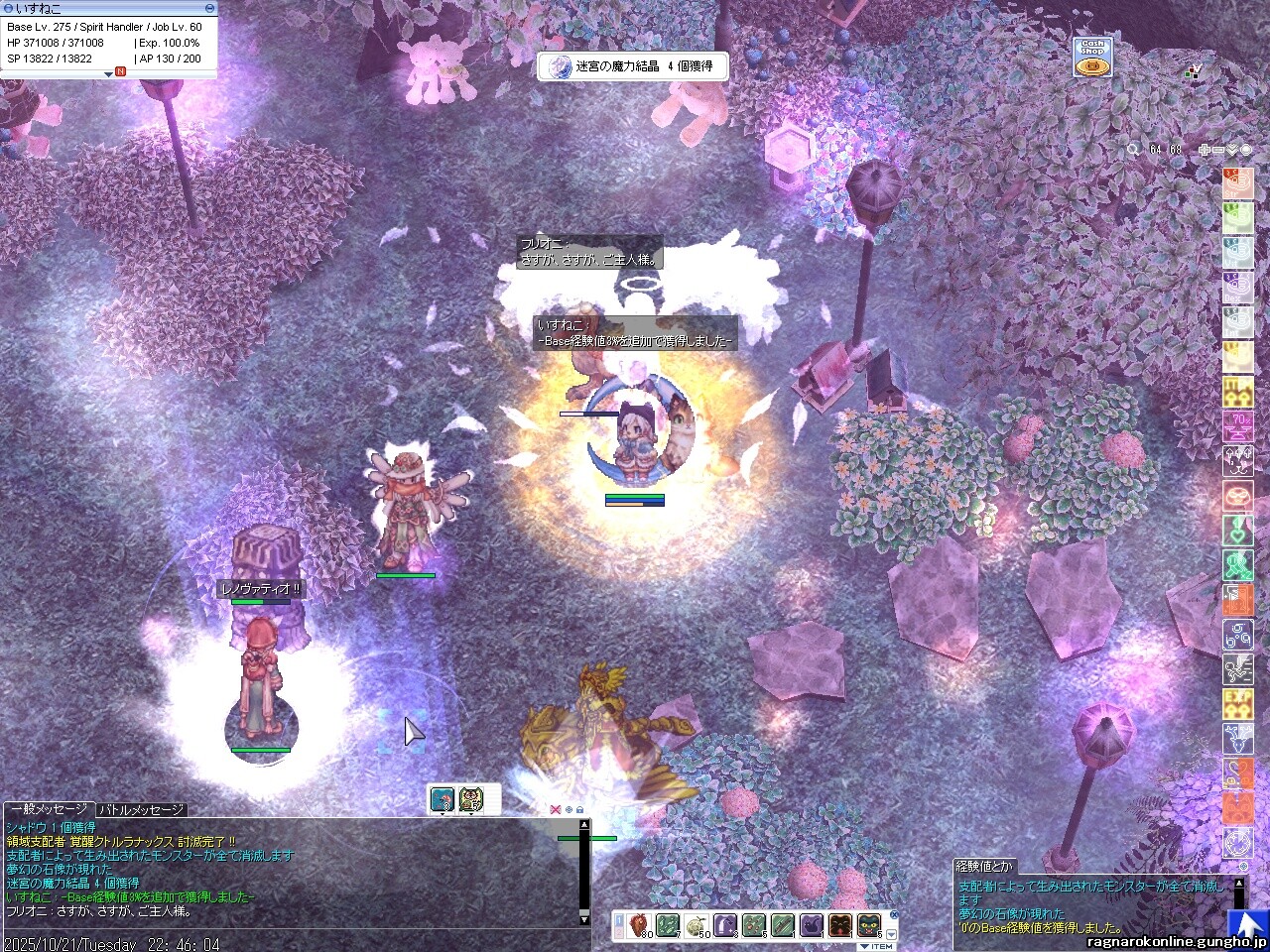The image size is (1270, 952).
Task: Expand the ITEM hotbar dropdown label
Action: point(876,946)
